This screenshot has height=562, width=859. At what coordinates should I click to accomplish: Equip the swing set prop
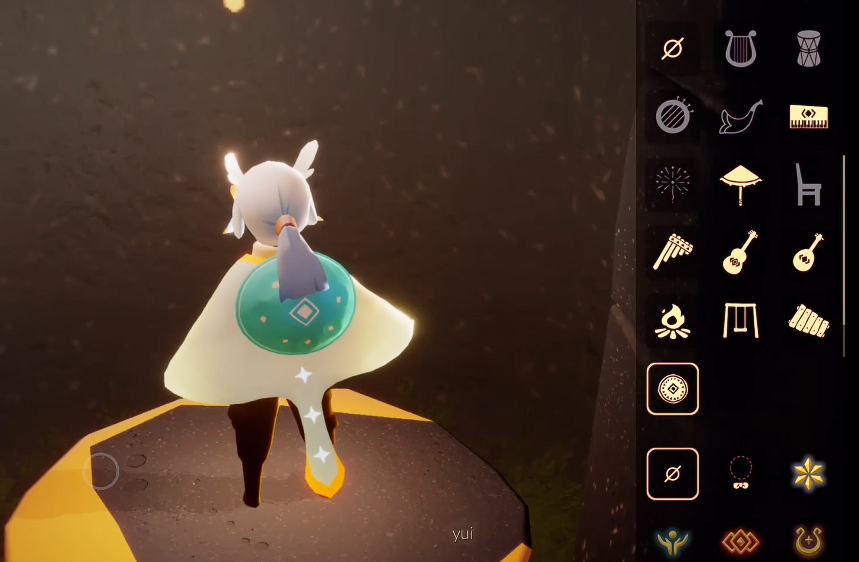tap(740, 320)
